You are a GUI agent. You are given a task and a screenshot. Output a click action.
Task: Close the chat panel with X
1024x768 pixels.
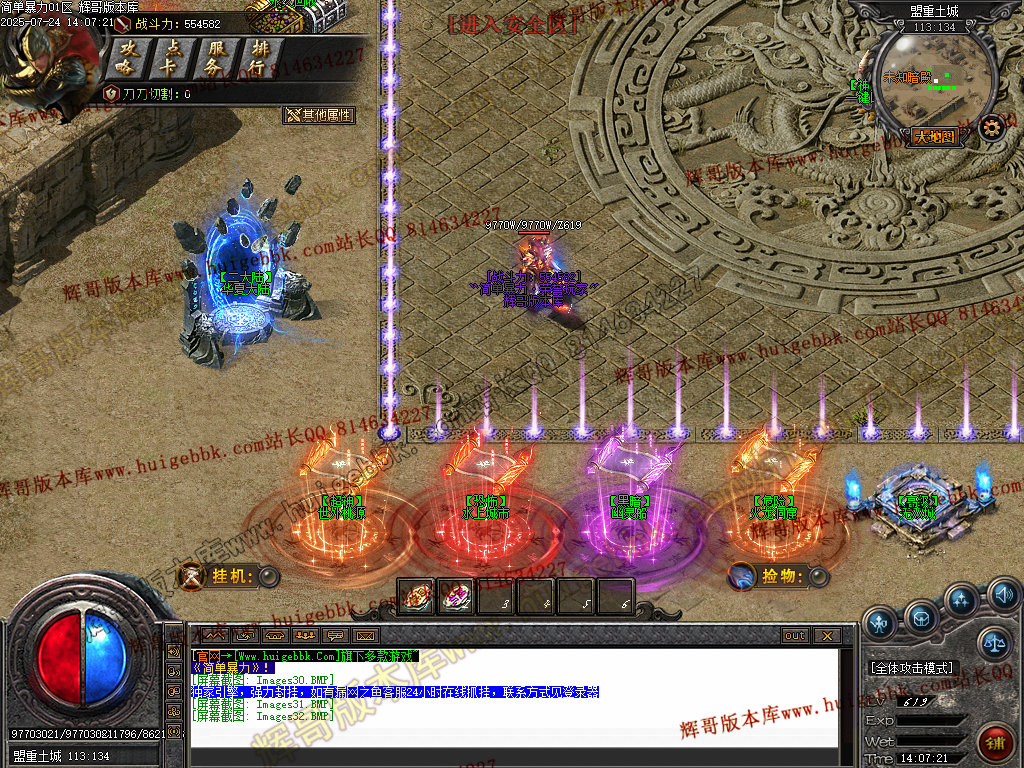coord(826,635)
